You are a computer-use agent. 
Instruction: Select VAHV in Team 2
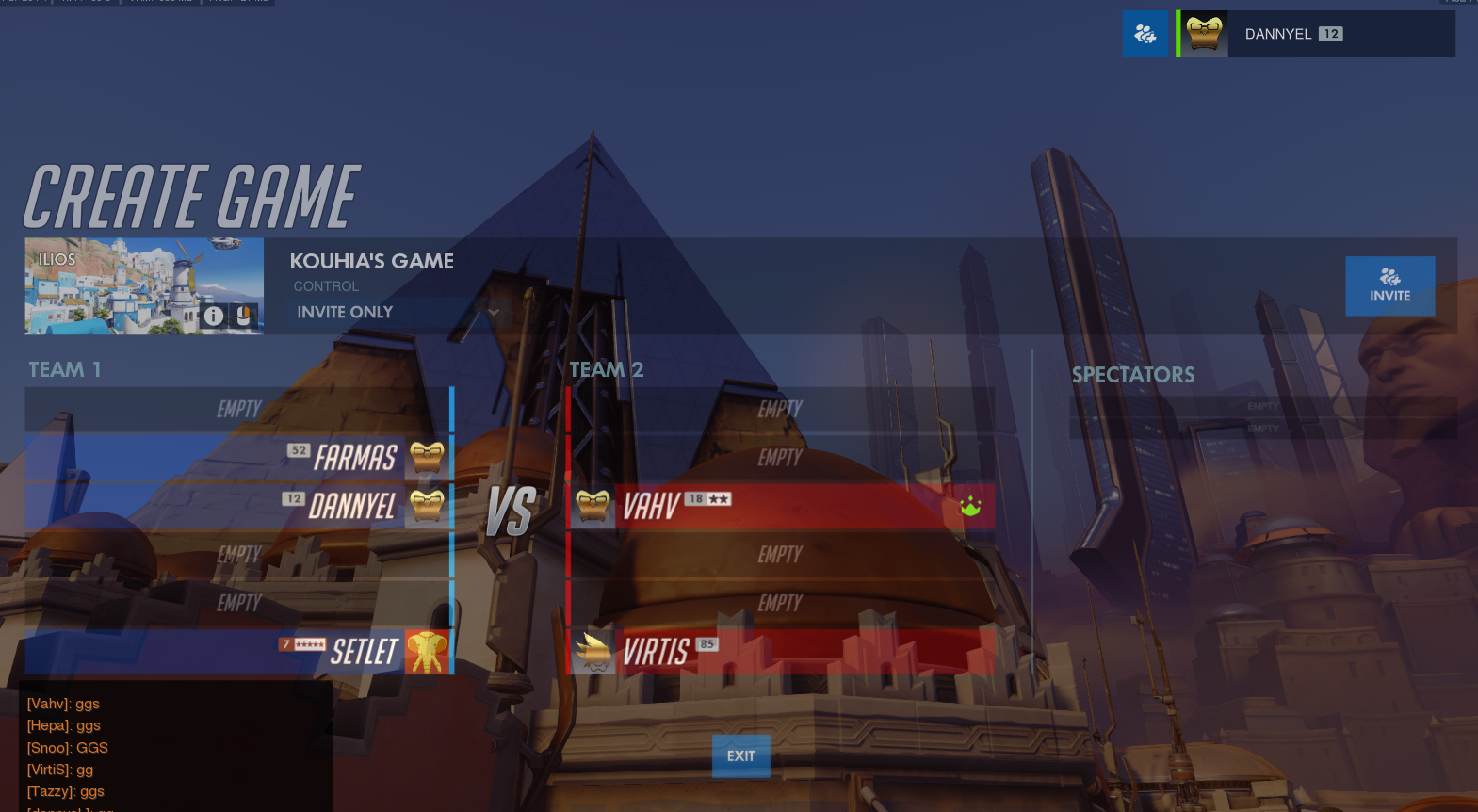pyautogui.click(x=780, y=507)
